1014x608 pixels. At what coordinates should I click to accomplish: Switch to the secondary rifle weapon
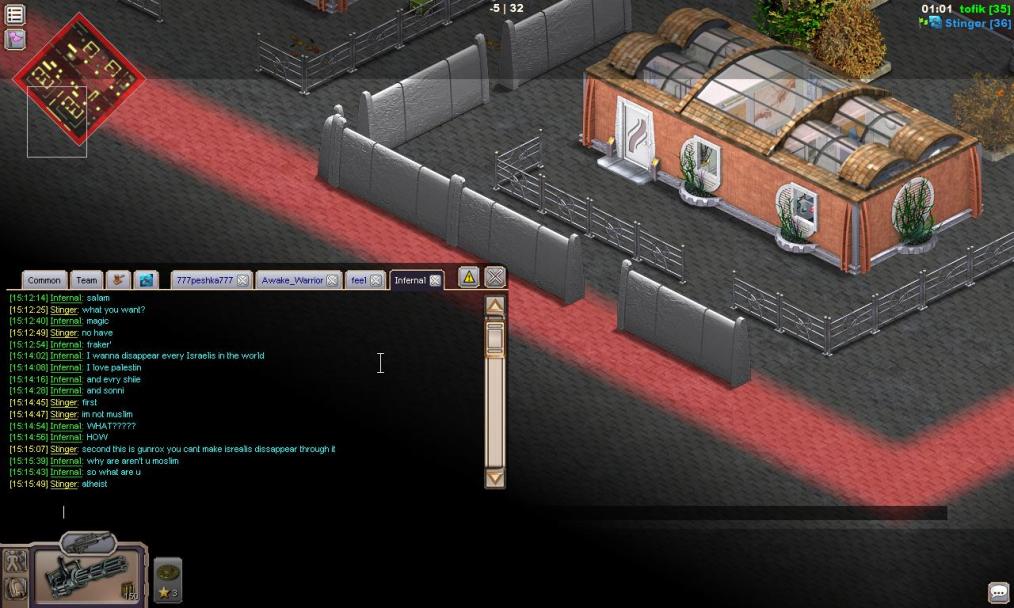point(89,543)
